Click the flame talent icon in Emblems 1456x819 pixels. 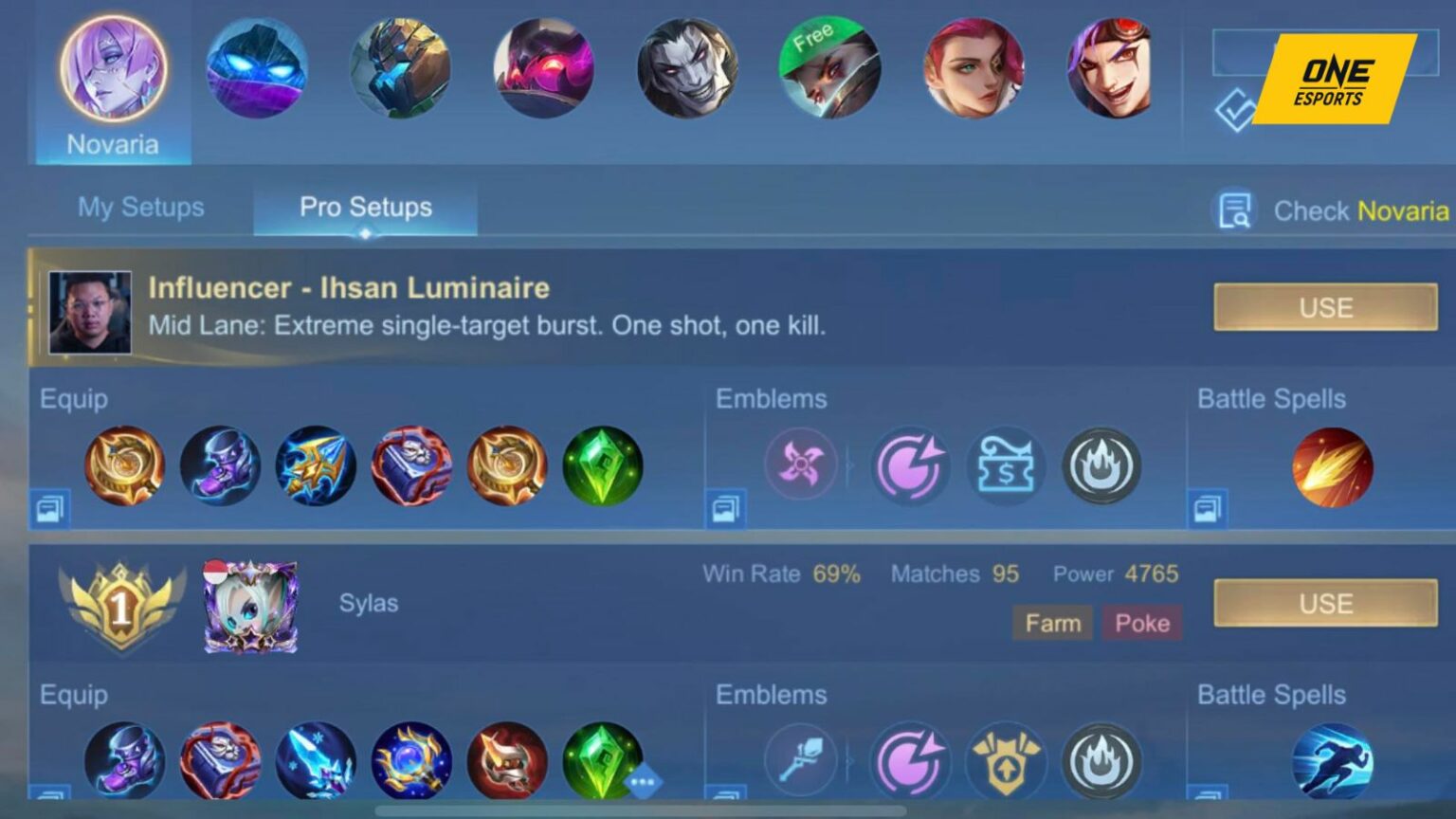1101,464
